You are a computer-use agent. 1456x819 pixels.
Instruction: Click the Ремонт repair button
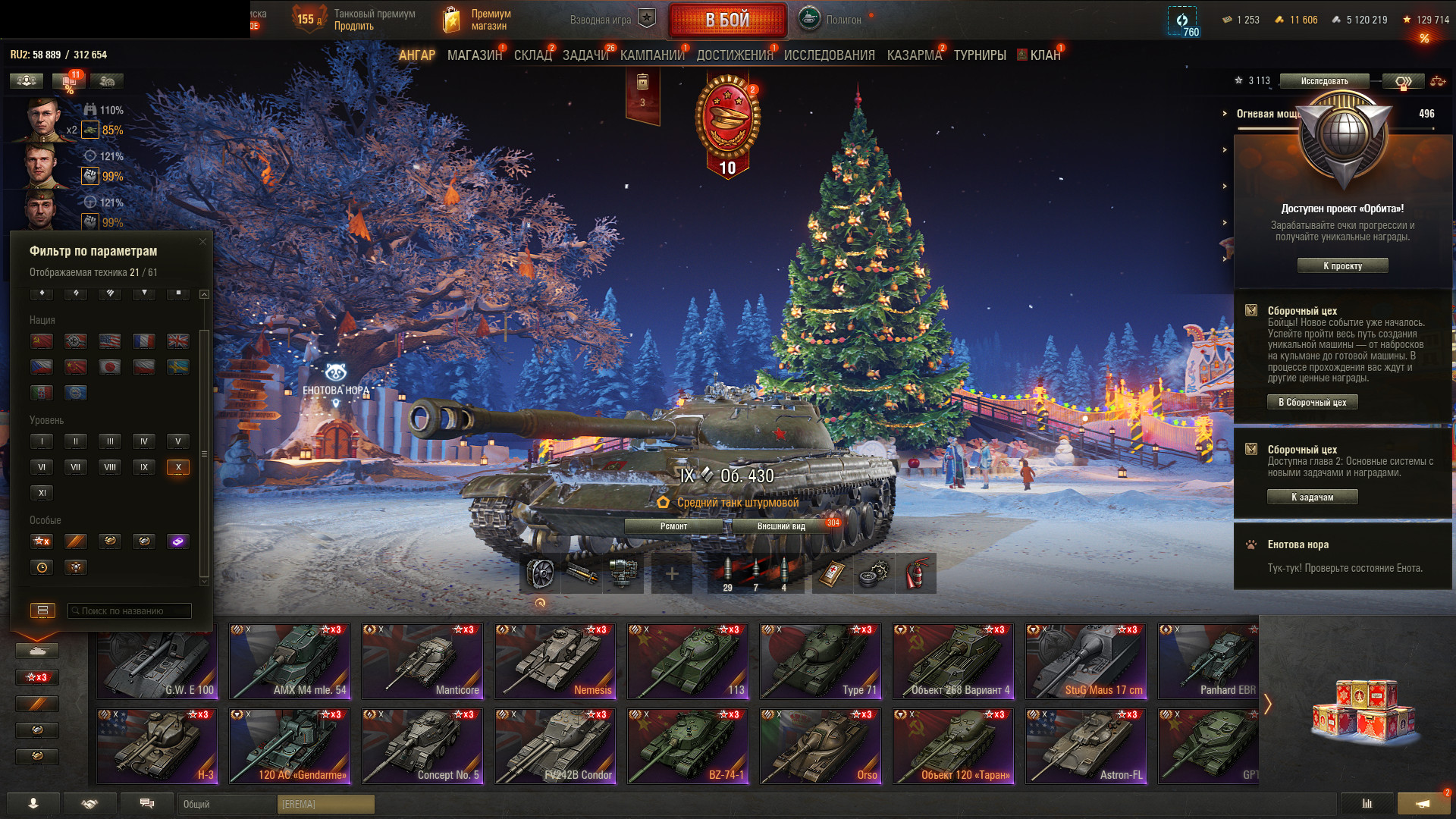coord(673,526)
